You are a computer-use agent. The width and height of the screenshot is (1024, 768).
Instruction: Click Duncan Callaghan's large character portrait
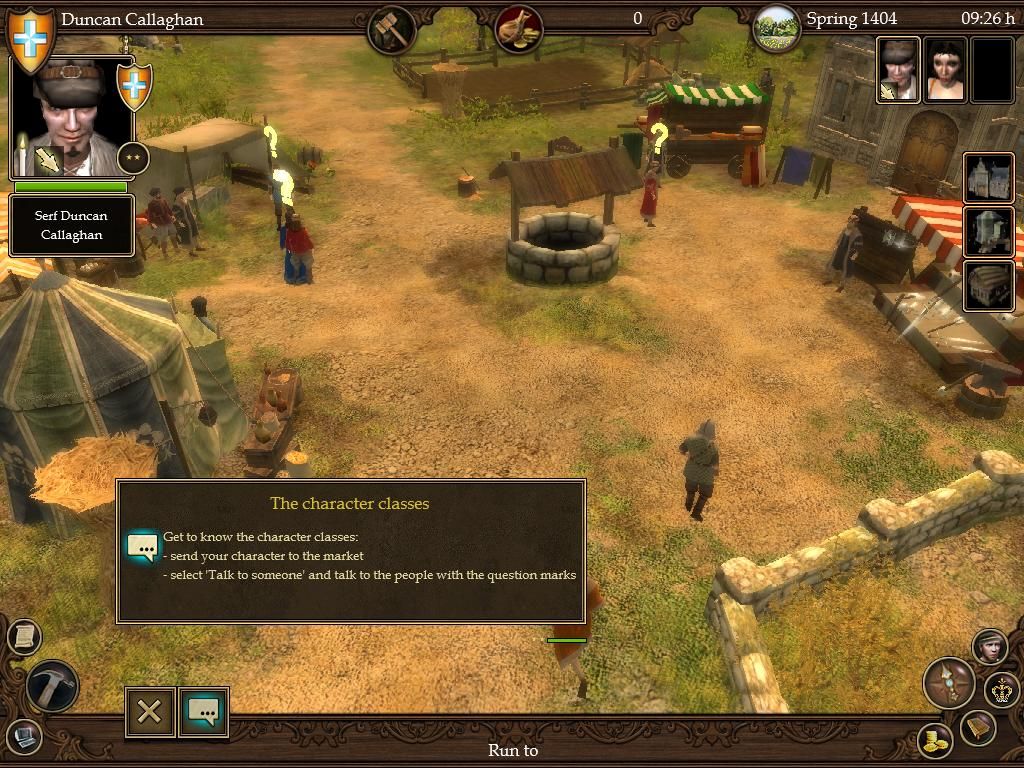tap(71, 117)
